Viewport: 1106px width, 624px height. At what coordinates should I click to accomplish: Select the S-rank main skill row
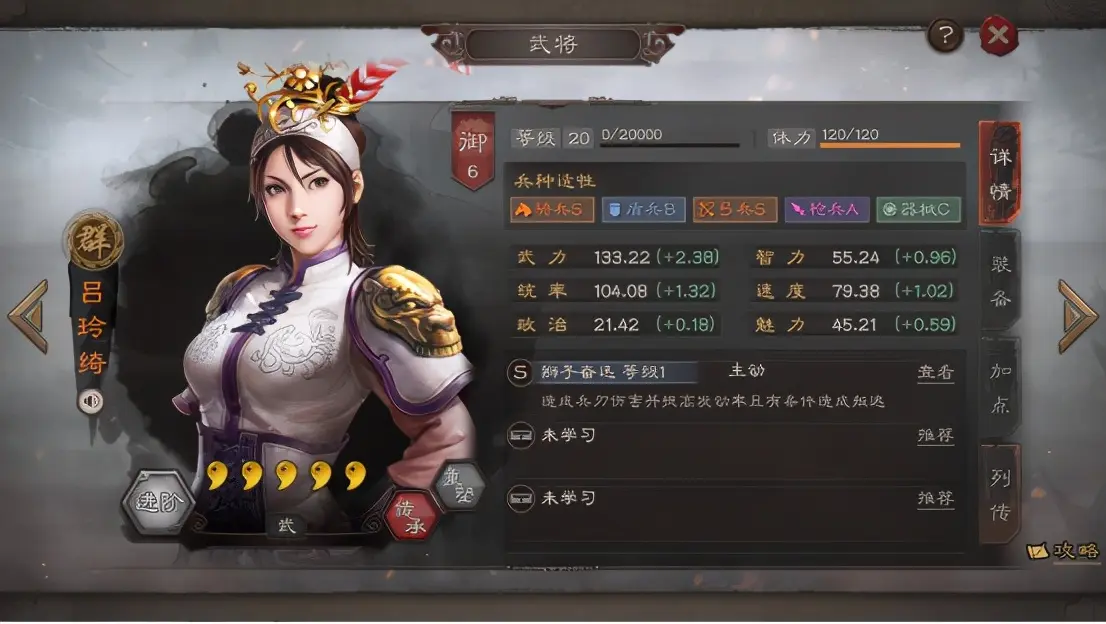(x=700, y=372)
